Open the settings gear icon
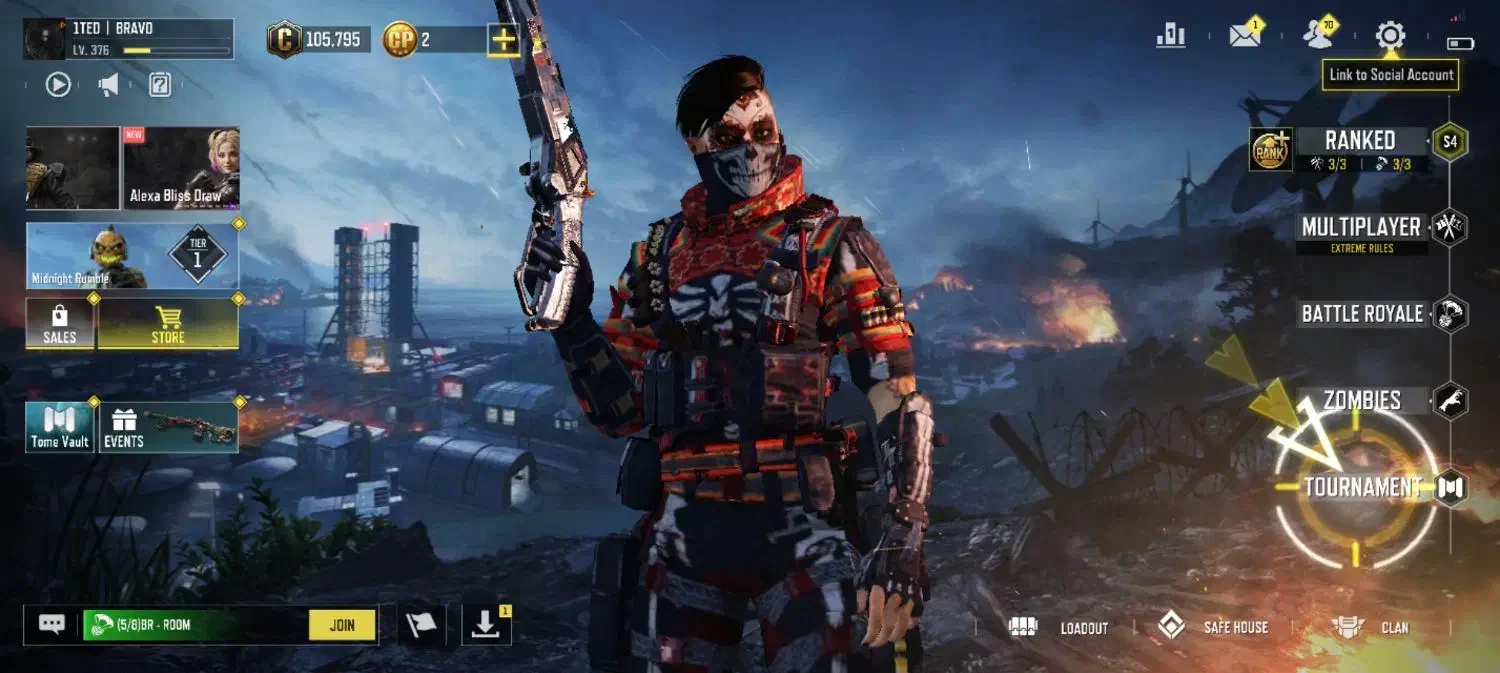Image resolution: width=1500 pixels, height=673 pixels. click(x=1390, y=36)
